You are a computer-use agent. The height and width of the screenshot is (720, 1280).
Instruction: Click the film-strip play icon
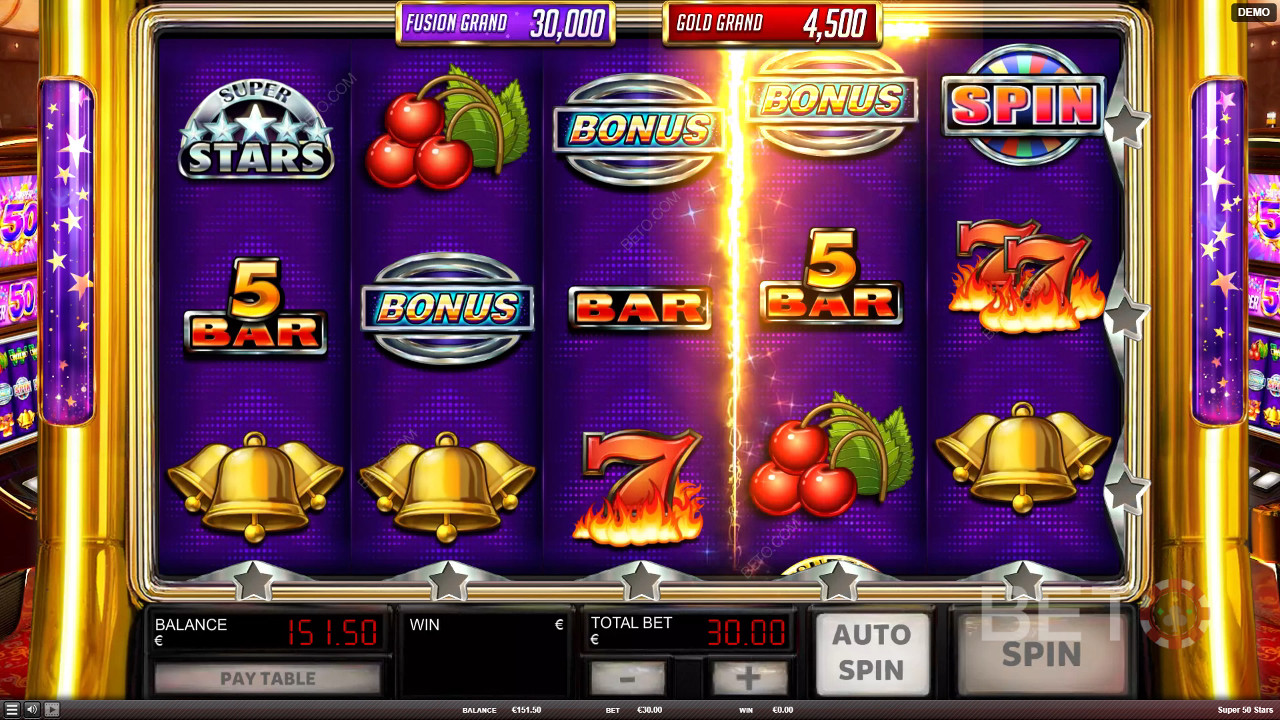[52, 710]
